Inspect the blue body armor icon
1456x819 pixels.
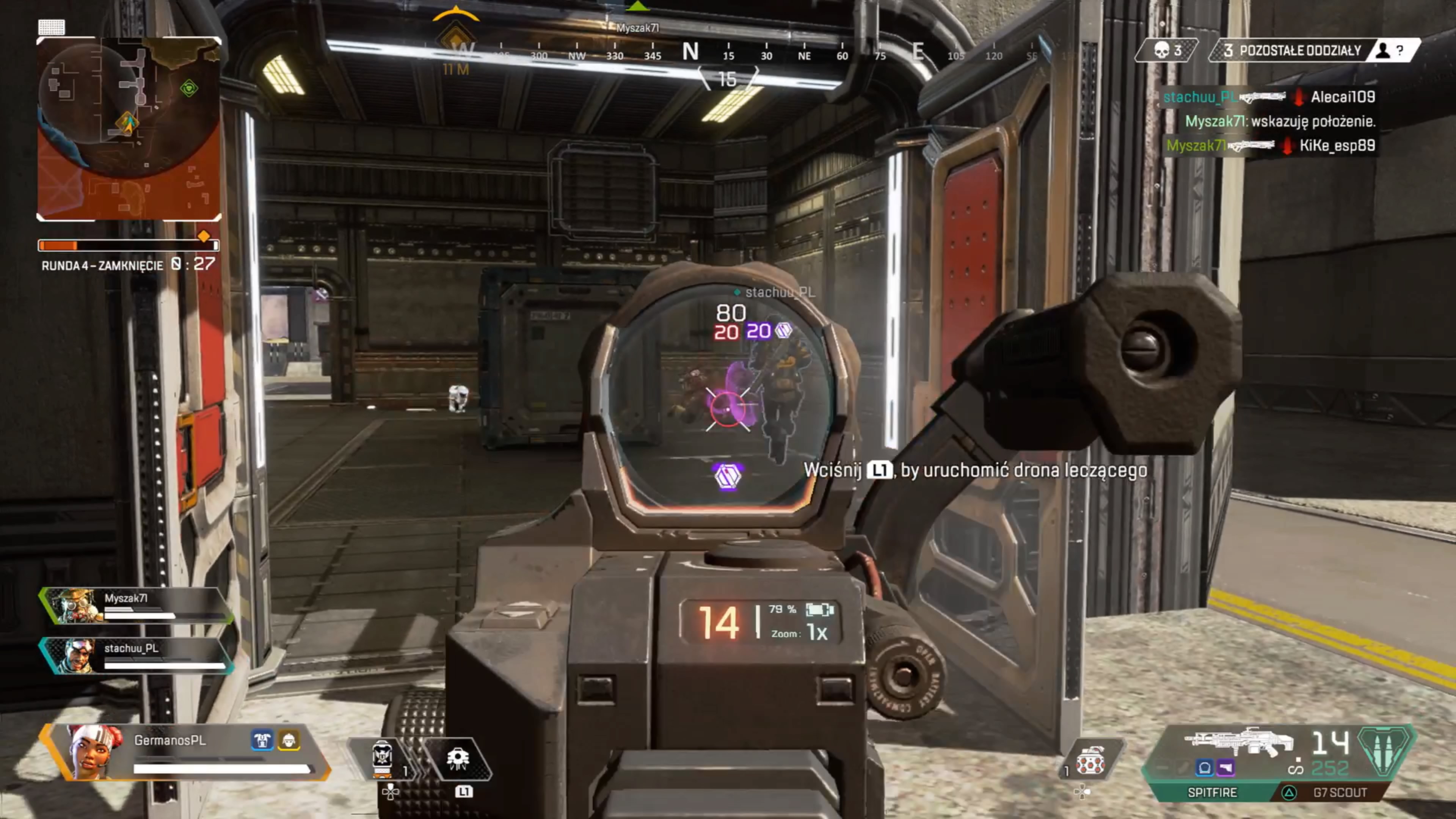(x=262, y=741)
